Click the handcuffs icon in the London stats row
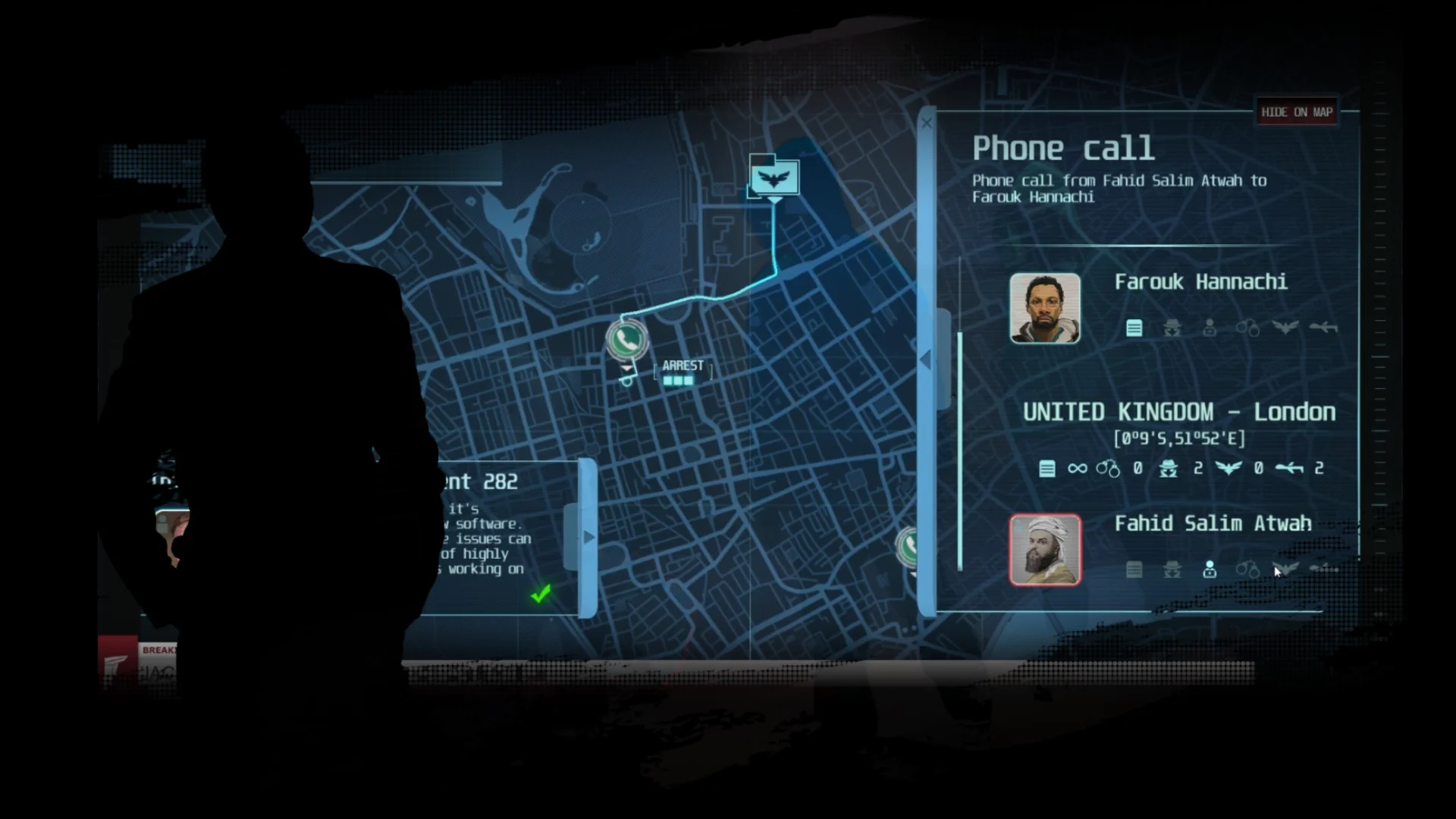This screenshot has width=1456, height=819. [1106, 469]
